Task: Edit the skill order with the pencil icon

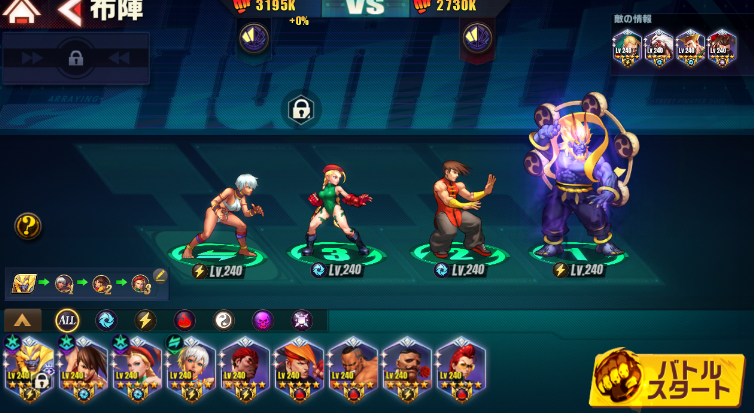Action: coord(159,275)
